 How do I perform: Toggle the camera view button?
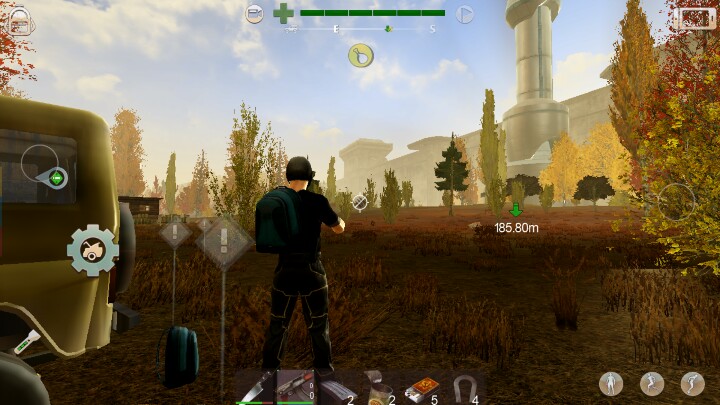coord(255,14)
